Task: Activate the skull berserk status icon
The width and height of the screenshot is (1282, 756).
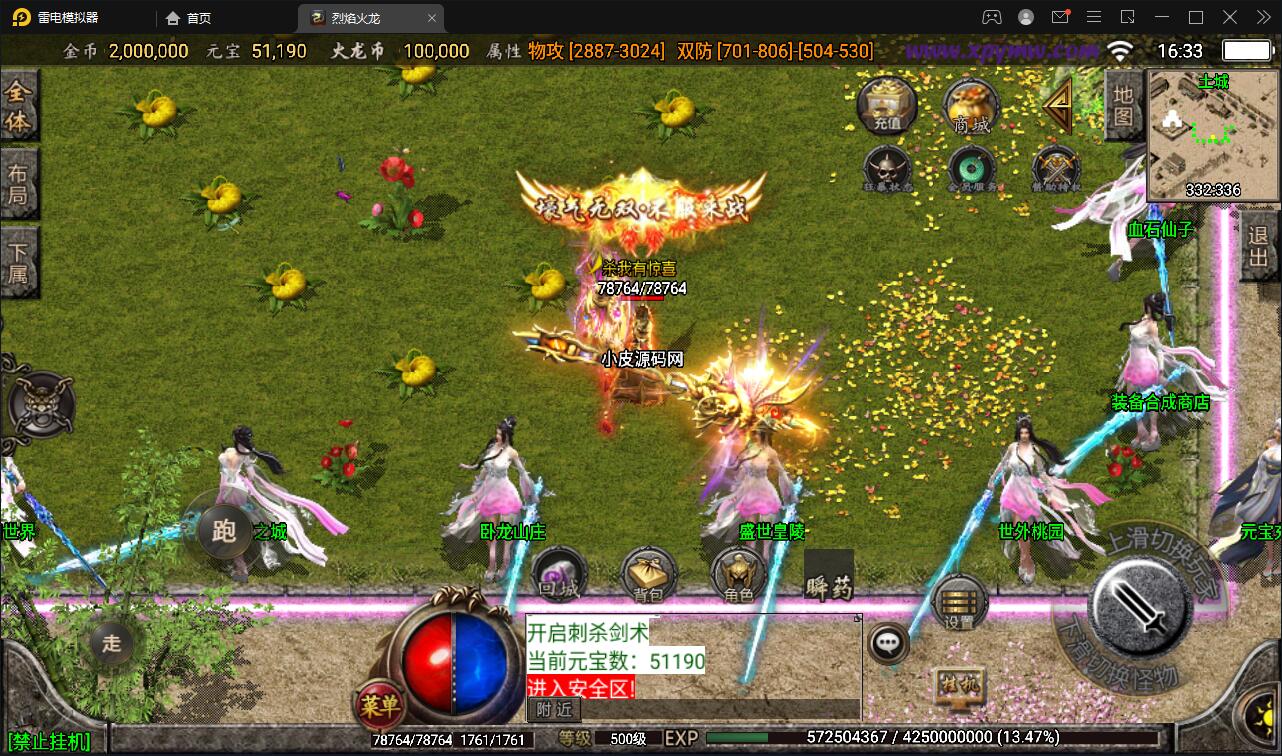Action: click(887, 168)
